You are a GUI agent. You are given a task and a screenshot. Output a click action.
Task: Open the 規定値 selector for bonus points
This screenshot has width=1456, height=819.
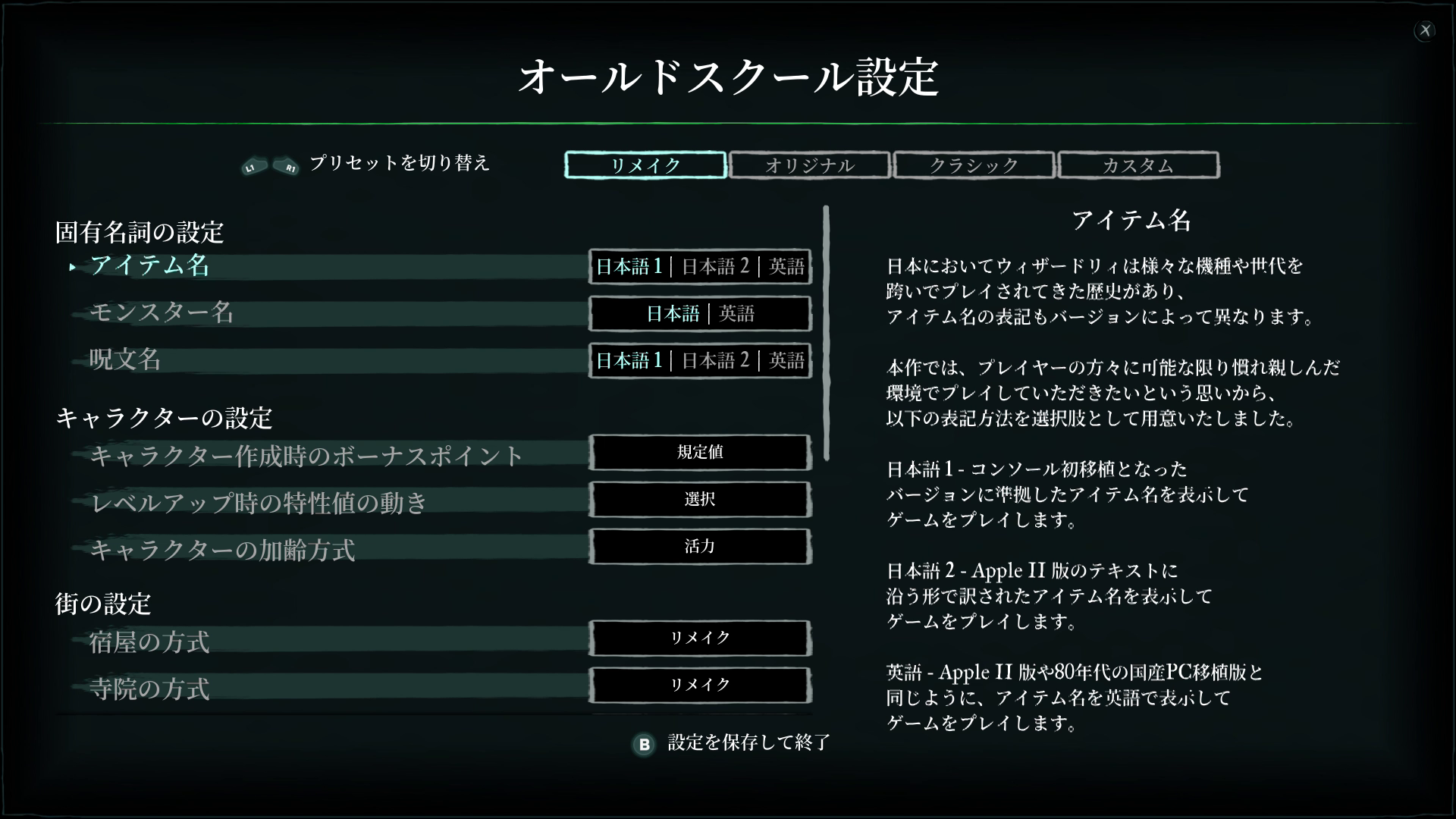699,453
